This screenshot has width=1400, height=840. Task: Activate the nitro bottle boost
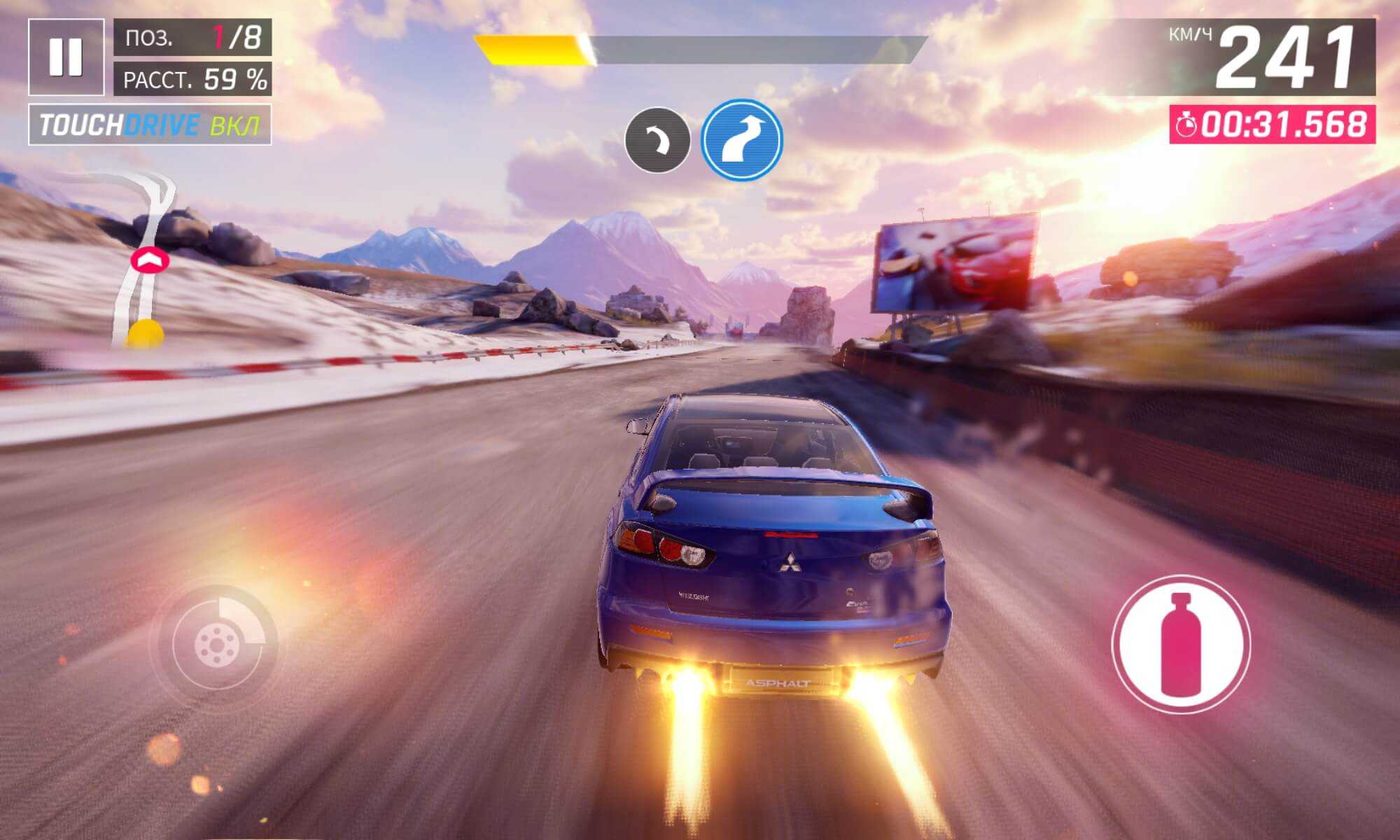click(x=1180, y=644)
